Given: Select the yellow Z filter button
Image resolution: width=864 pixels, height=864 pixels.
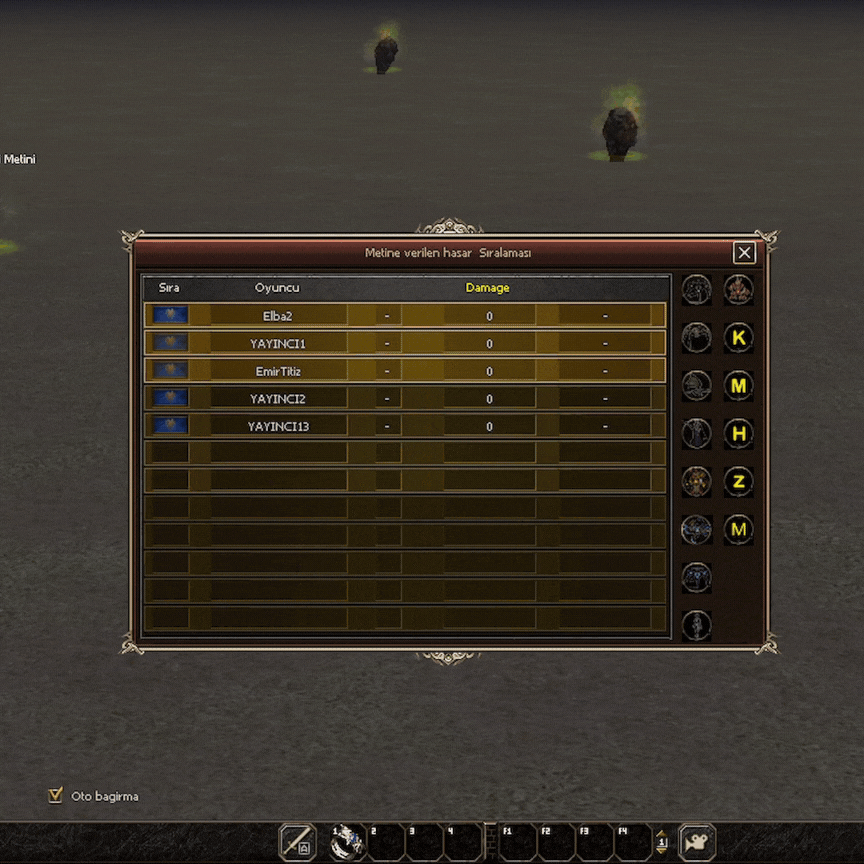Looking at the screenshot, I should point(739,482).
